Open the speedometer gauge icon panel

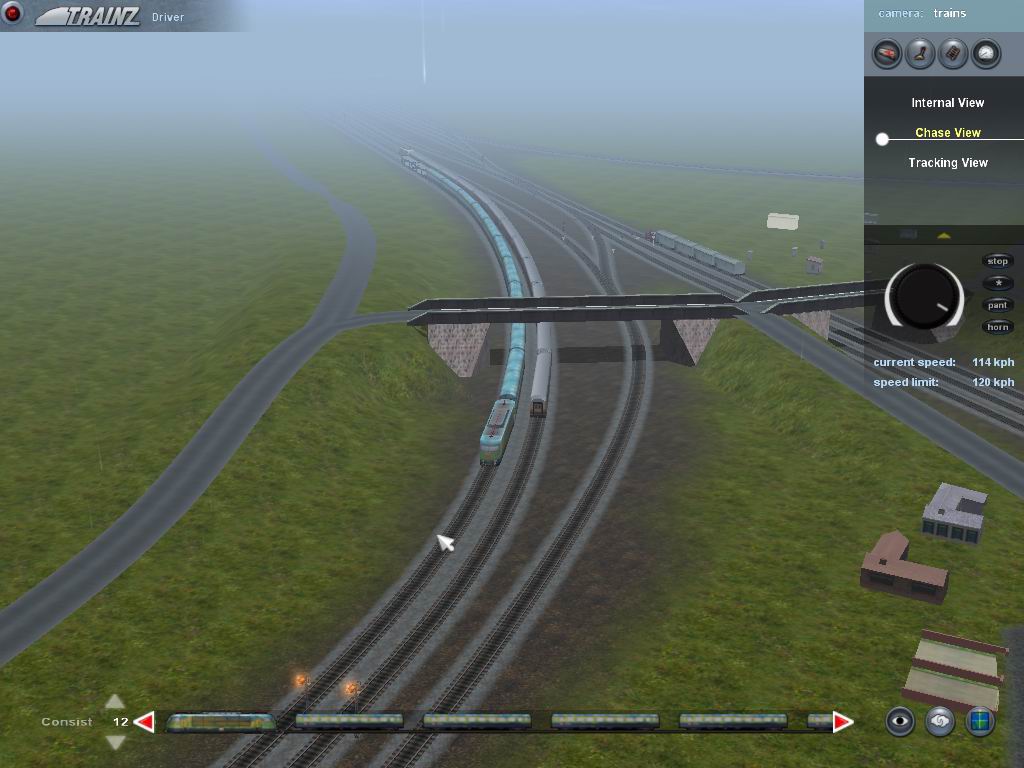click(986, 53)
